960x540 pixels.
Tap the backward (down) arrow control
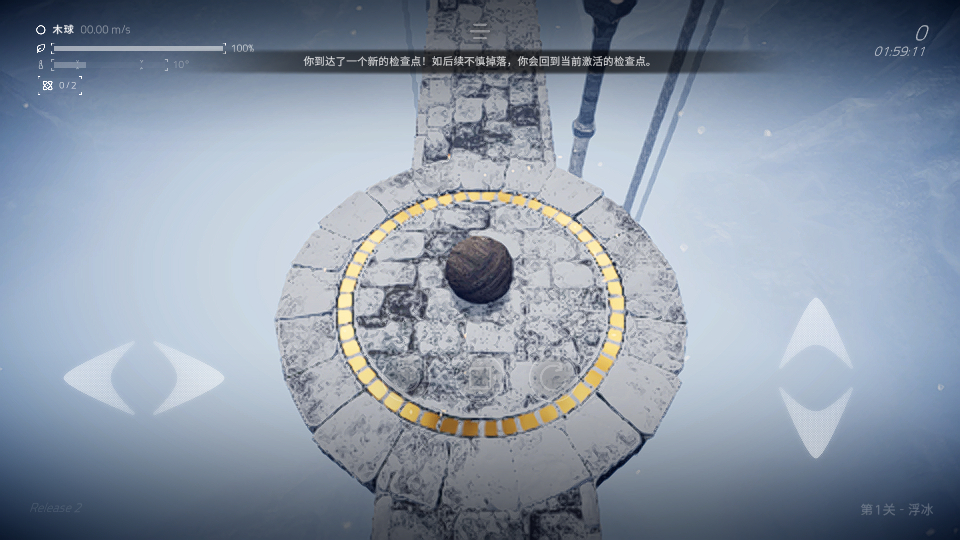[816, 421]
